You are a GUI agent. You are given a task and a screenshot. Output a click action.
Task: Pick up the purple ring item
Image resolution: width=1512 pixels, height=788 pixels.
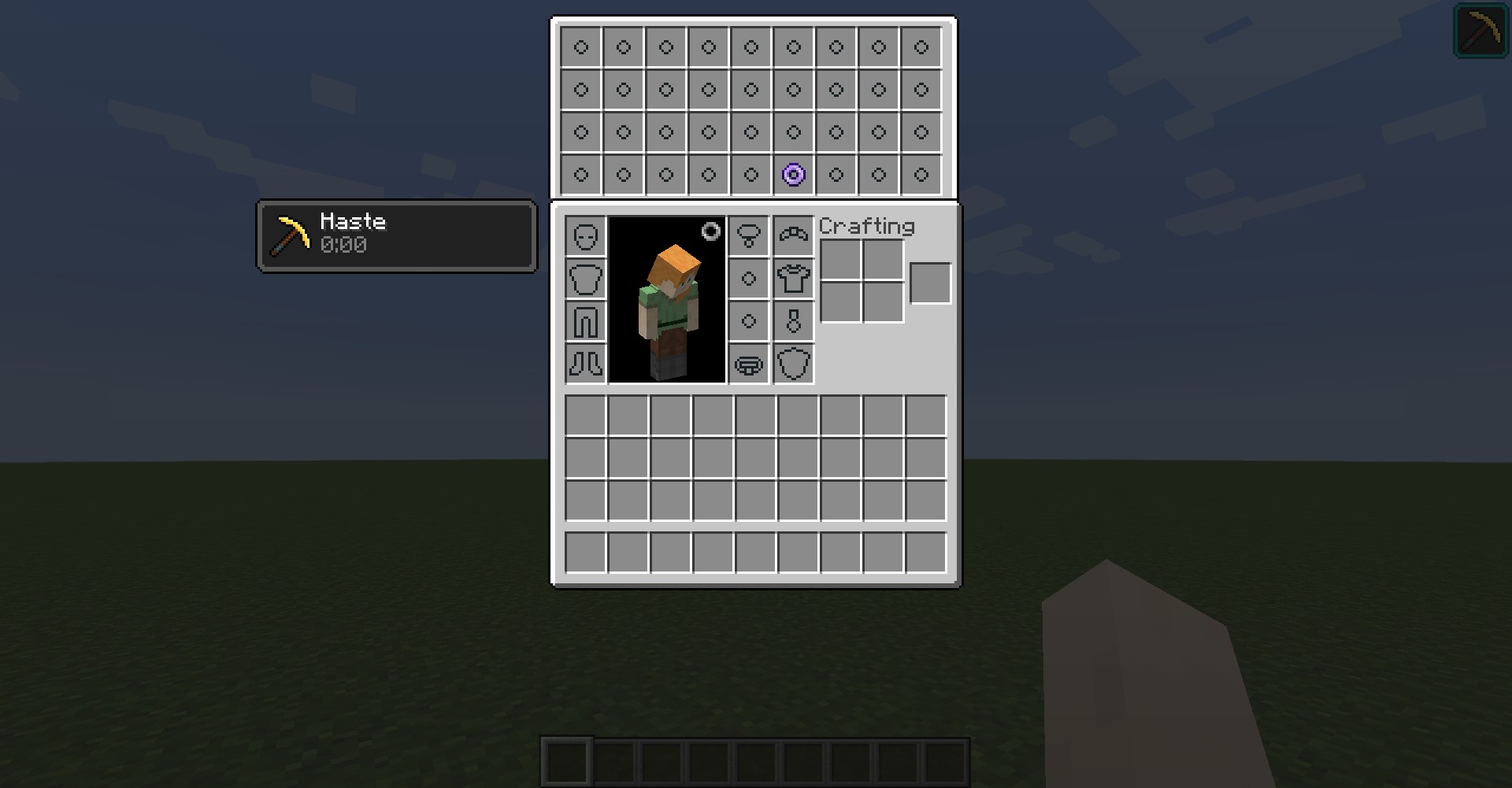click(x=793, y=174)
